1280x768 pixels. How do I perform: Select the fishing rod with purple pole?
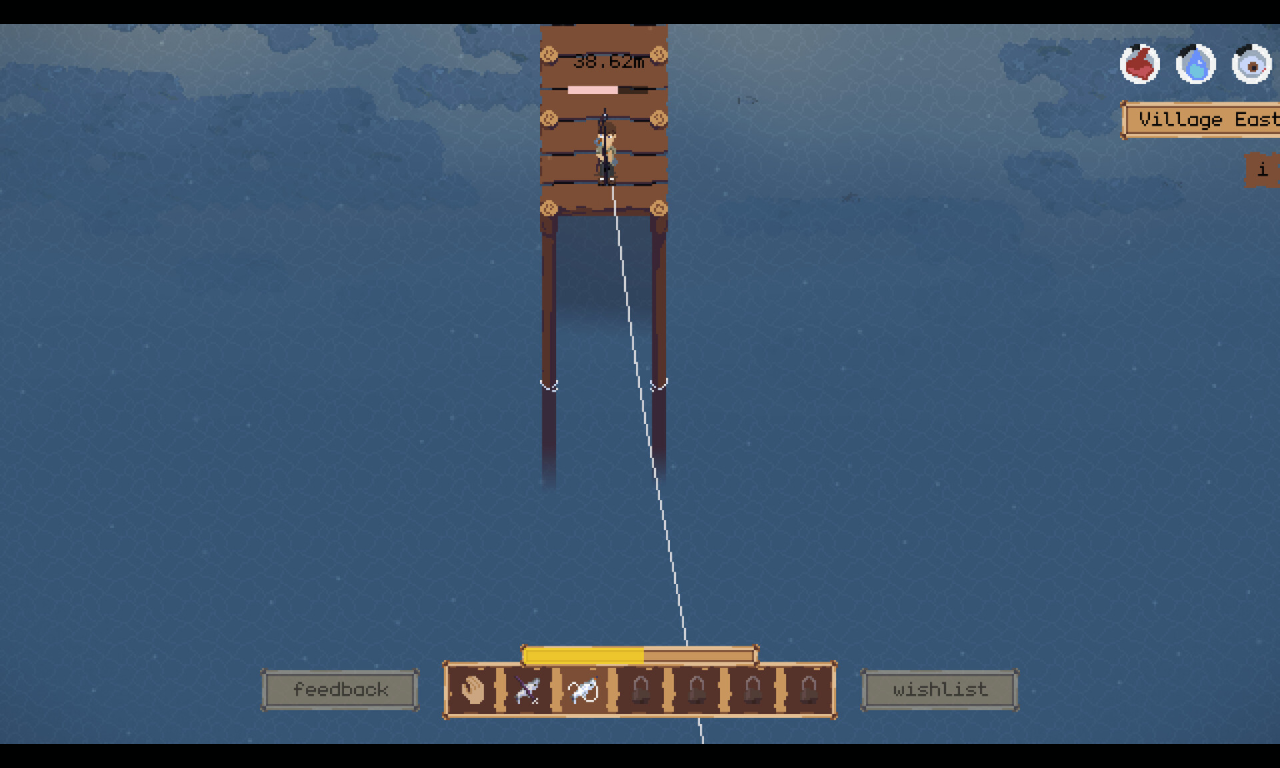tap(527, 690)
